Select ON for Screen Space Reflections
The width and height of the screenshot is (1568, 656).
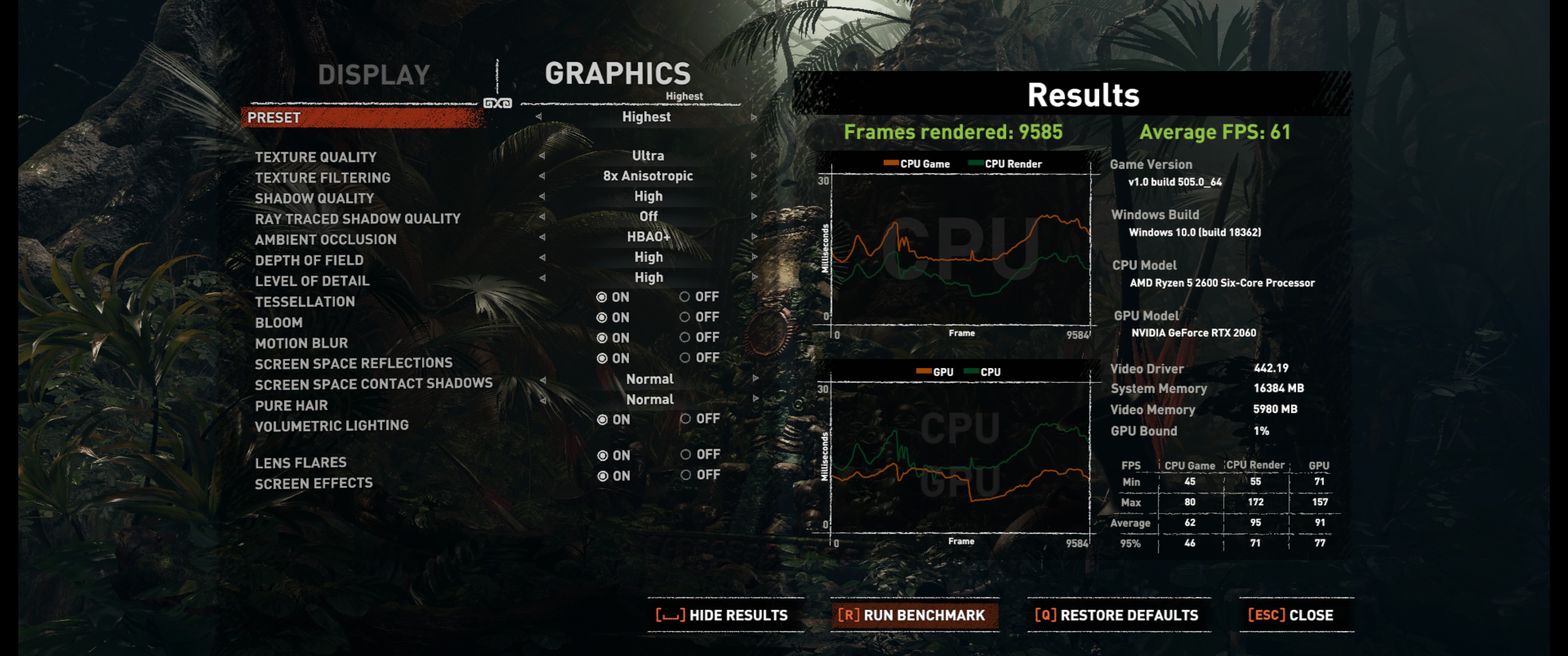(602, 359)
